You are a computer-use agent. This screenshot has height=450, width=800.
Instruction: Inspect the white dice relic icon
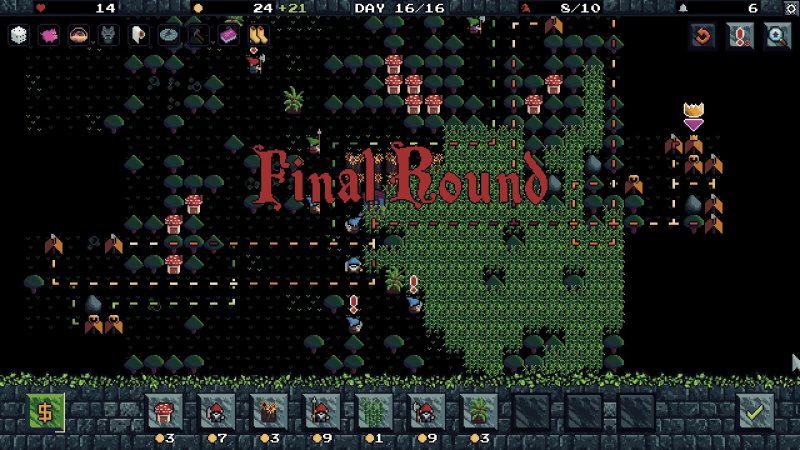click(19, 36)
